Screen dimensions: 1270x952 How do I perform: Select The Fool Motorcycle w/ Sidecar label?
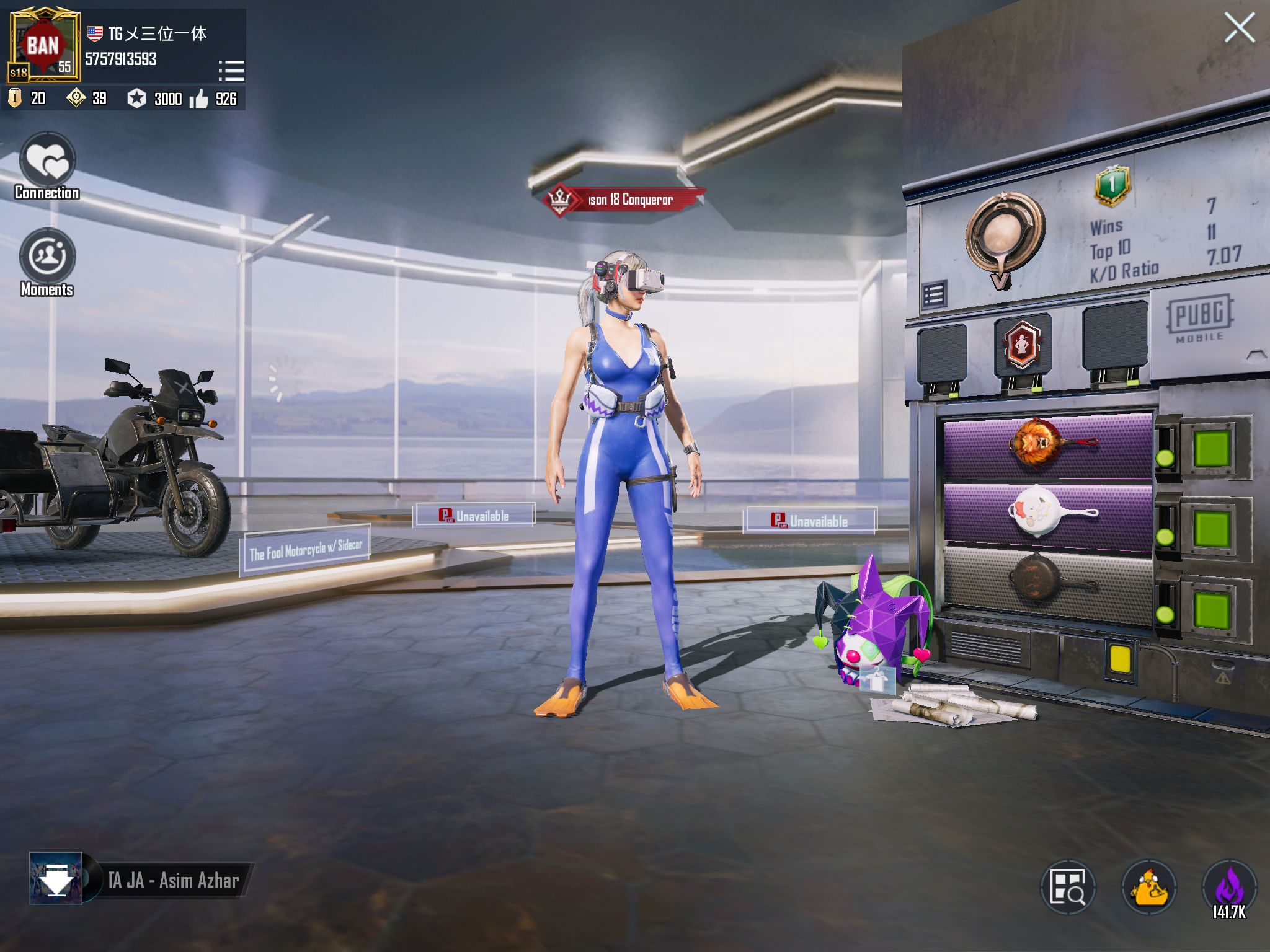click(306, 549)
